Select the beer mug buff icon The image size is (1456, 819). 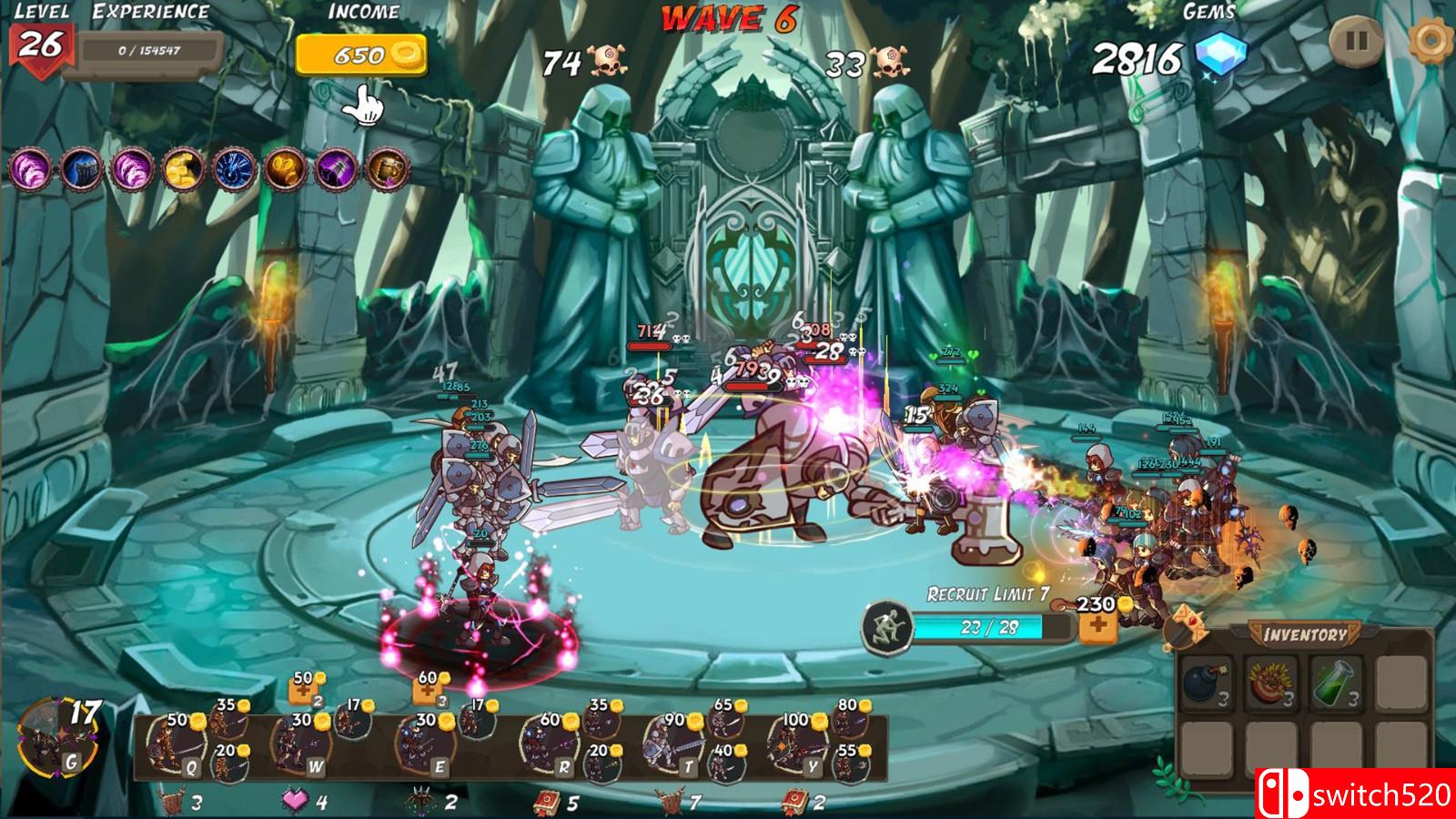[387, 170]
